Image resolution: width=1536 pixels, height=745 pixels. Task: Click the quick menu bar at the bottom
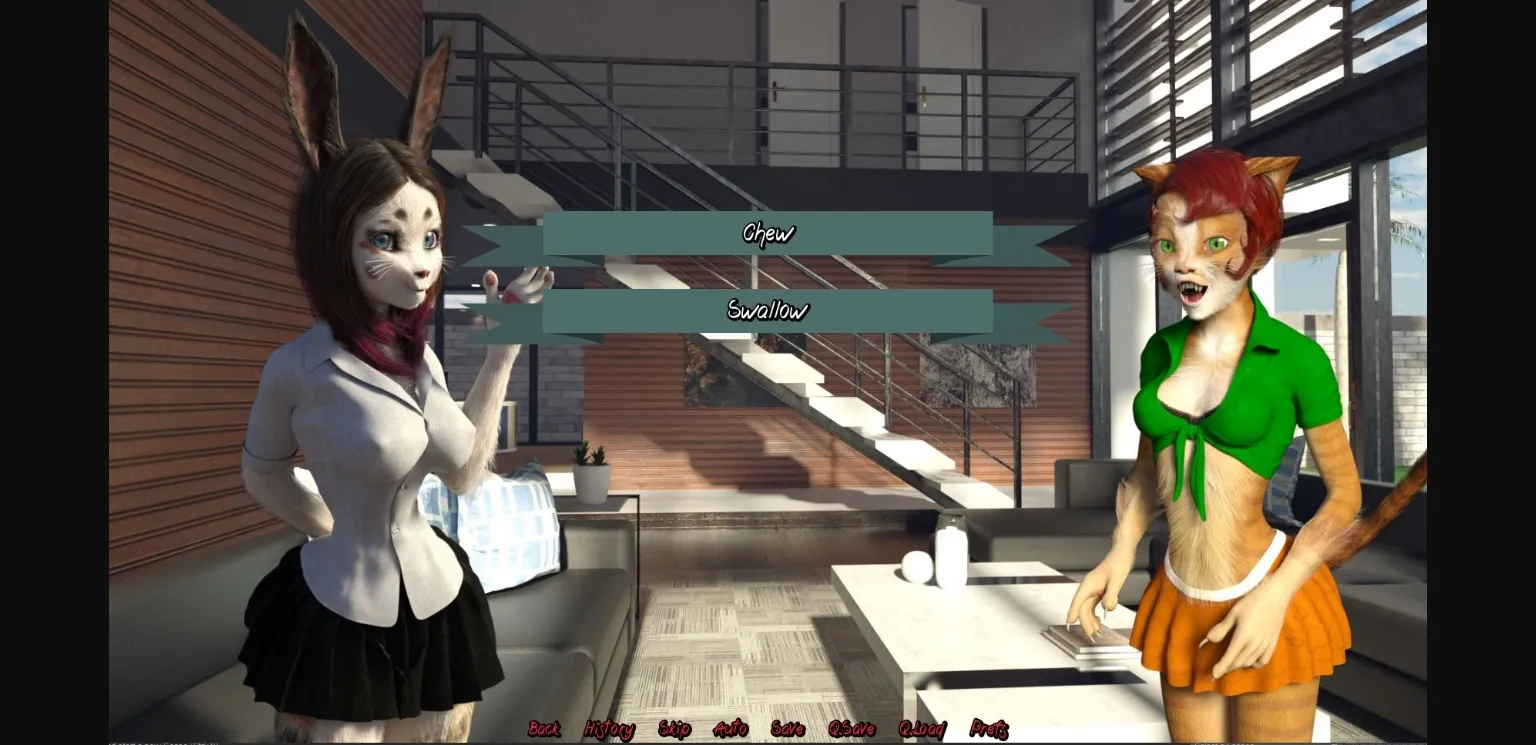coord(768,730)
